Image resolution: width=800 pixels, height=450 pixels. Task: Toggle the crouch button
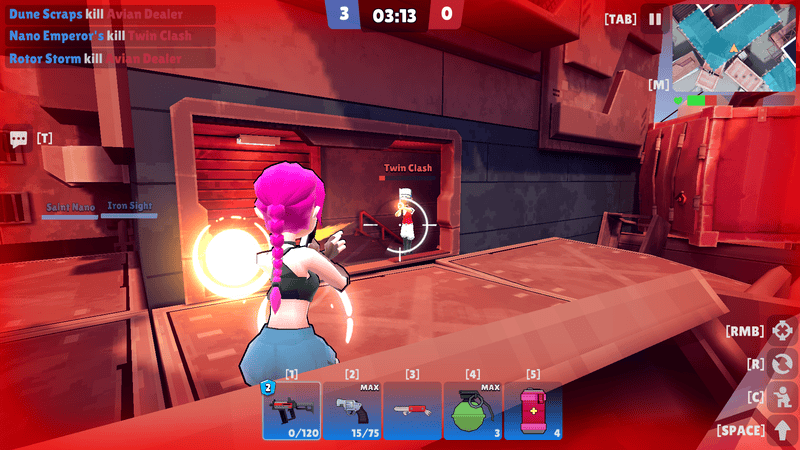tap(783, 396)
